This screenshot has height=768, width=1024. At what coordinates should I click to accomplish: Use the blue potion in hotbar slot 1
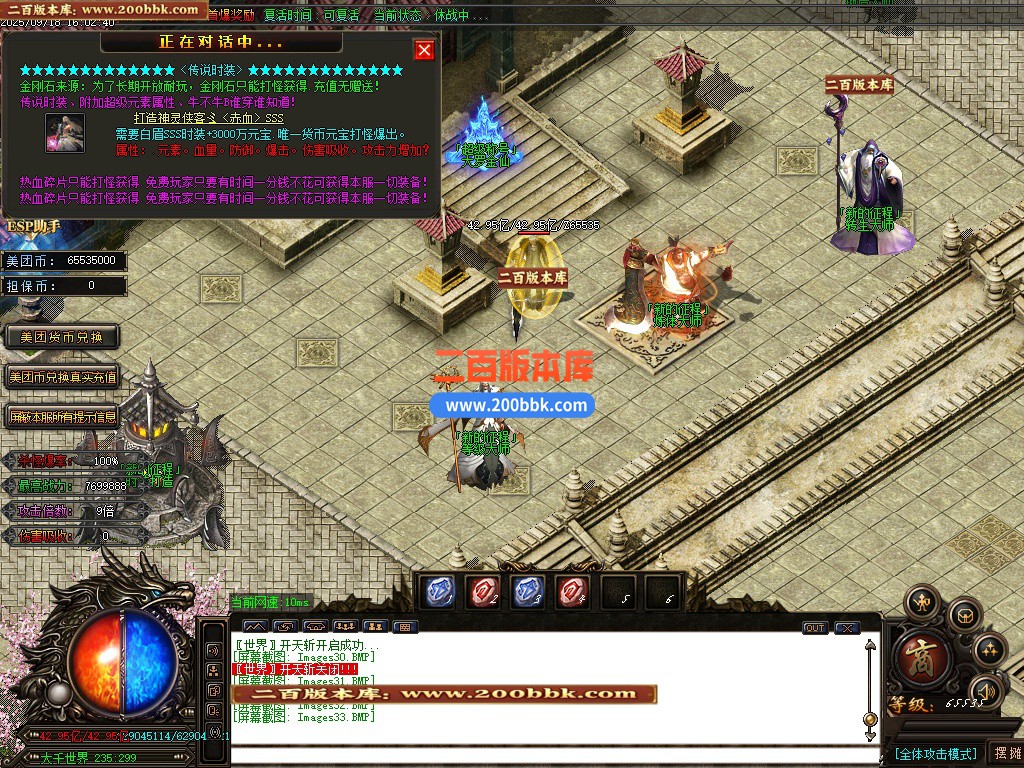click(441, 593)
